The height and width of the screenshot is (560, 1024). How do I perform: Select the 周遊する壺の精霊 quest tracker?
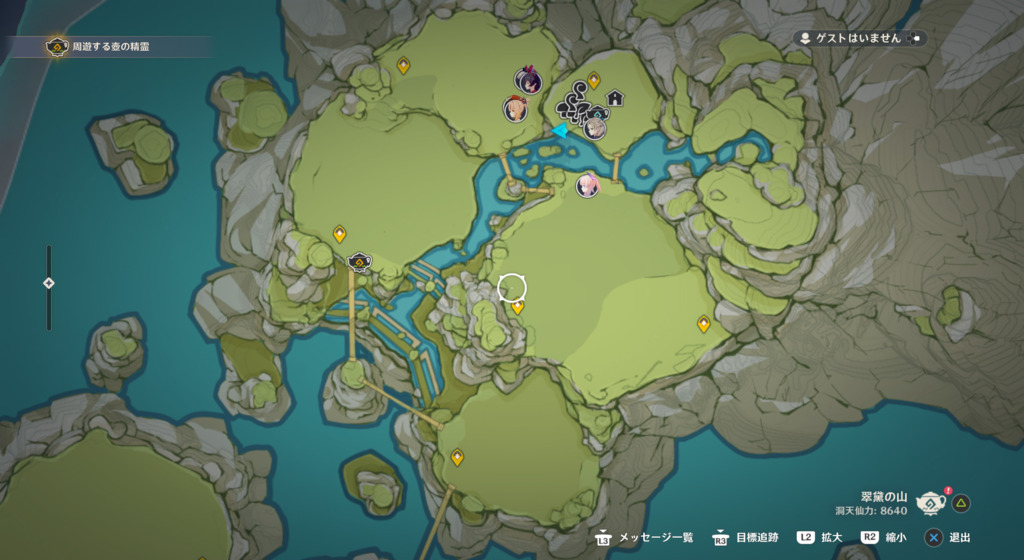click(x=110, y=47)
